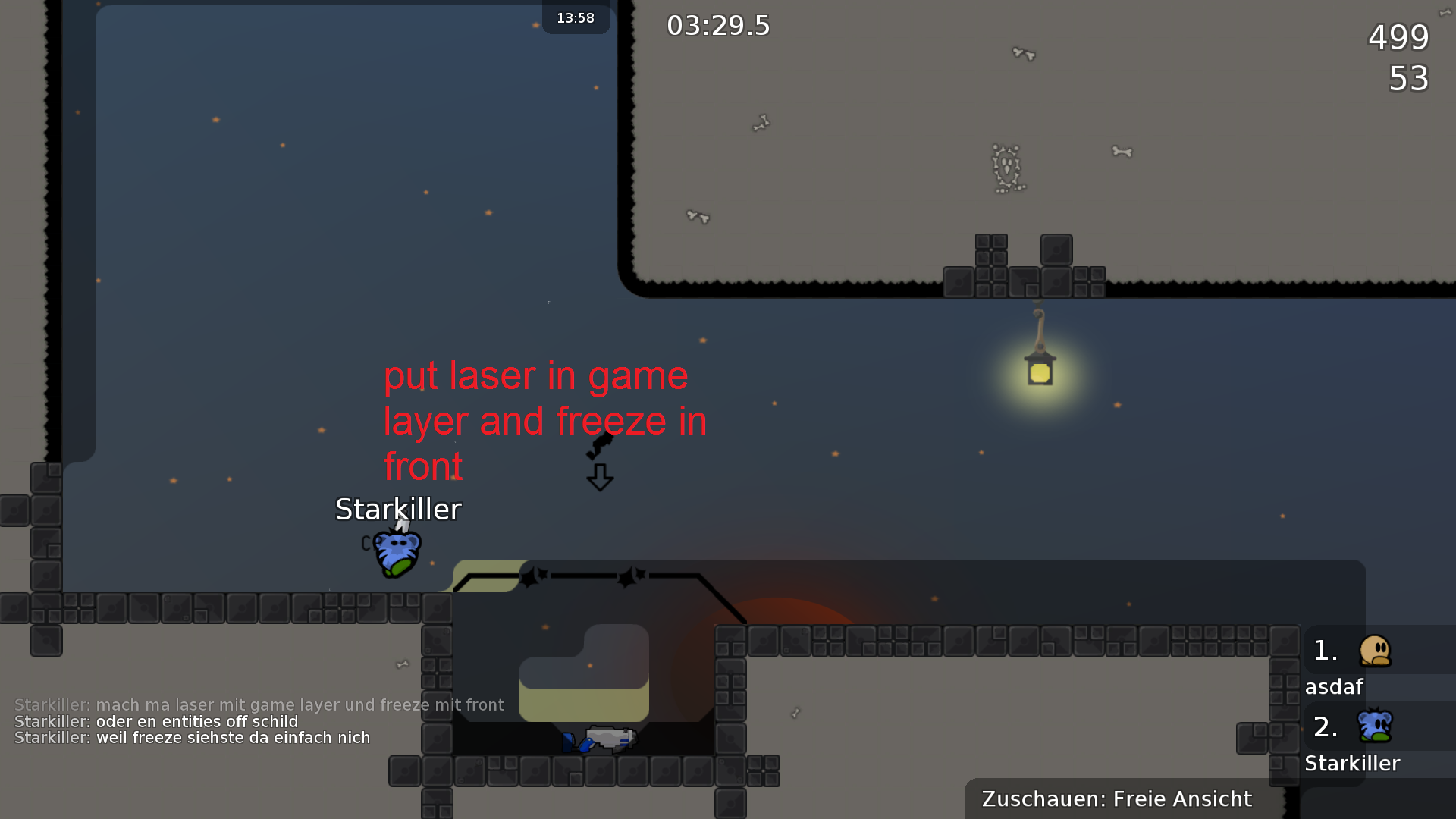
Task: Toggle the 13:58 clock badge at the top
Action: pos(576,18)
